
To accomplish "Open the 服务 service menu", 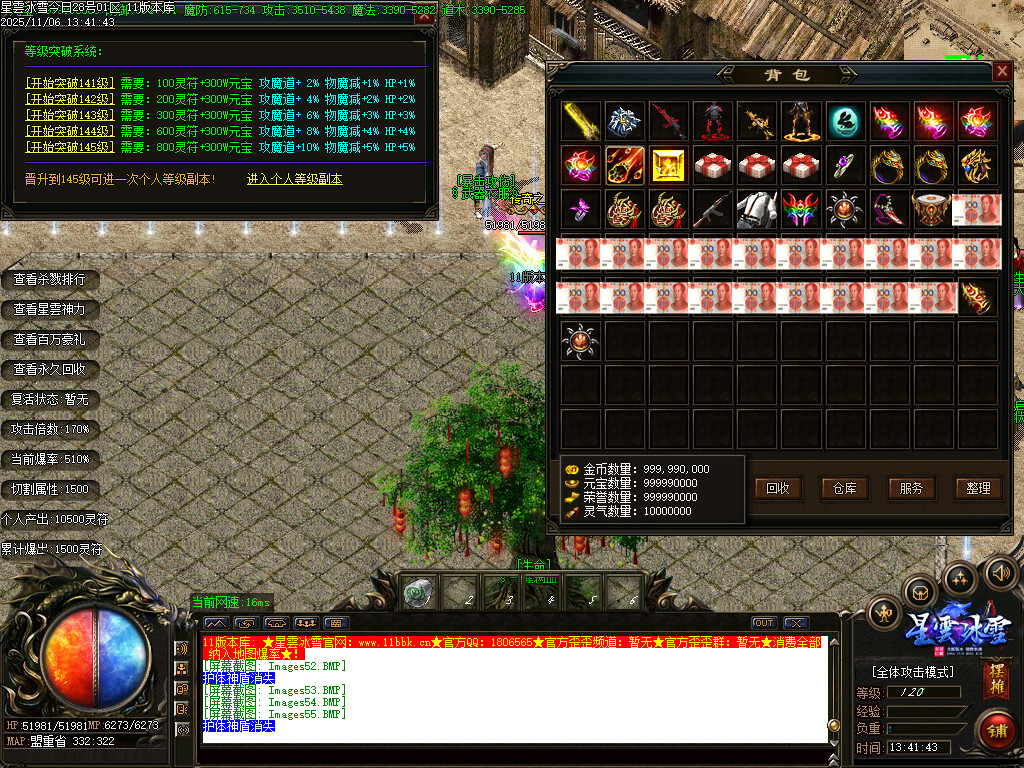I will [x=911, y=488].
